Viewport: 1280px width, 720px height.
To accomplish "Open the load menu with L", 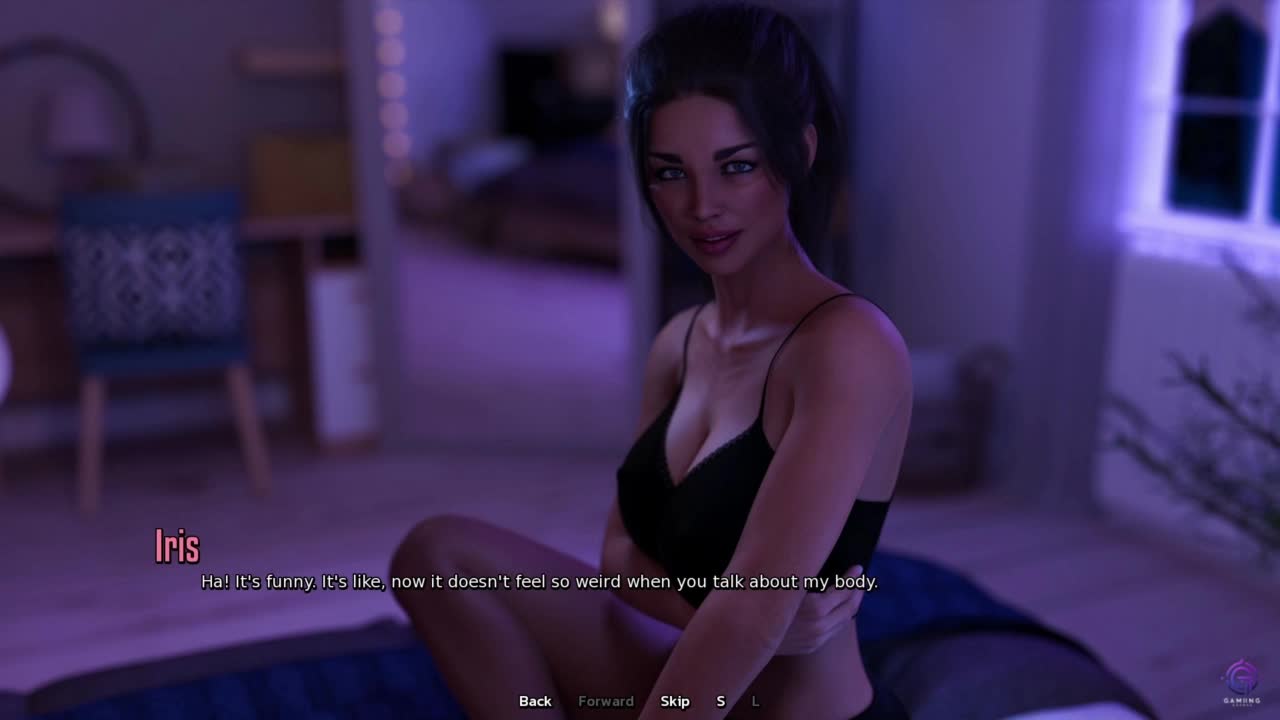I will click(x=755, y=701).
